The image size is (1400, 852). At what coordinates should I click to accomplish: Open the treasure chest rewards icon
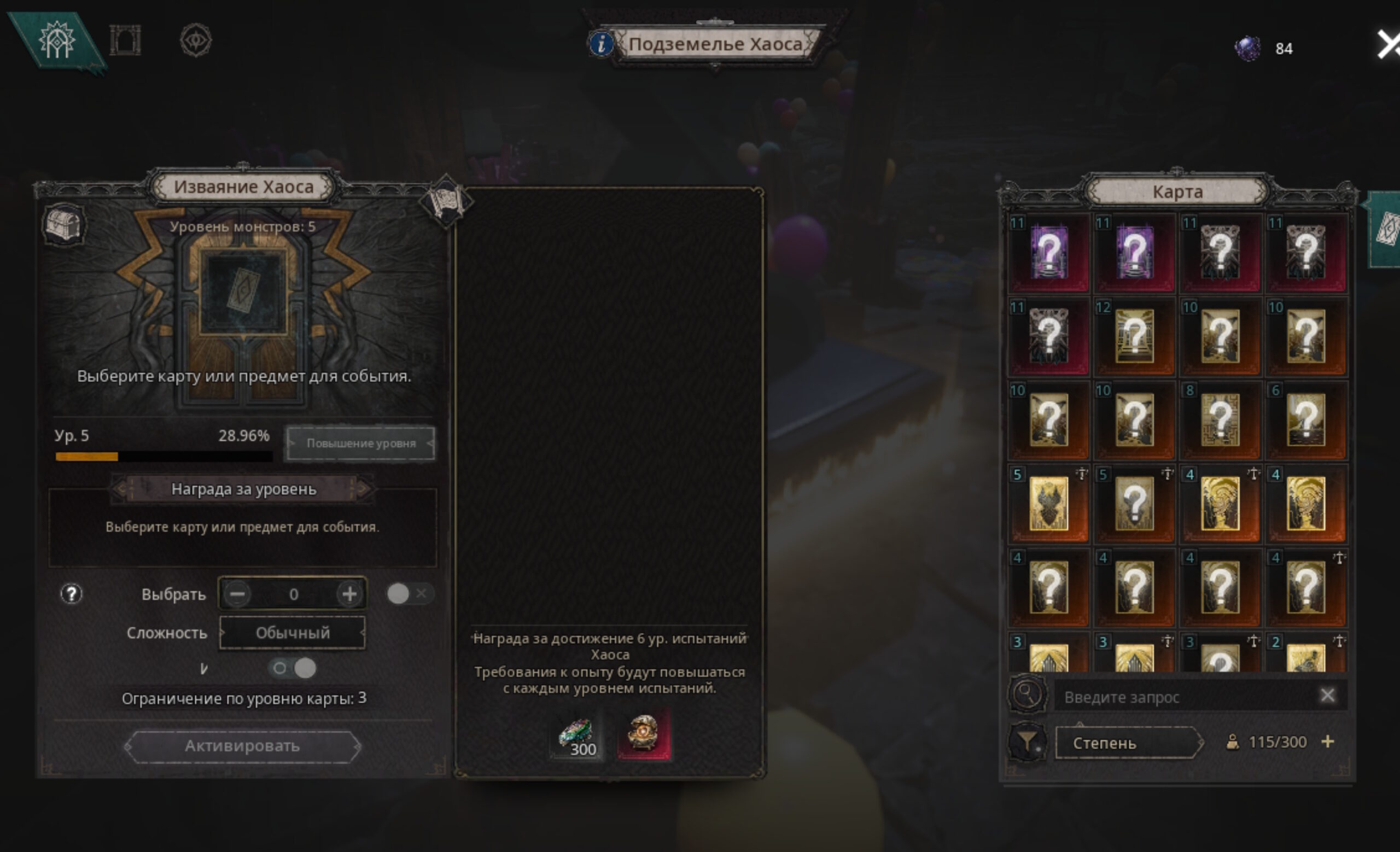point(65,224)
